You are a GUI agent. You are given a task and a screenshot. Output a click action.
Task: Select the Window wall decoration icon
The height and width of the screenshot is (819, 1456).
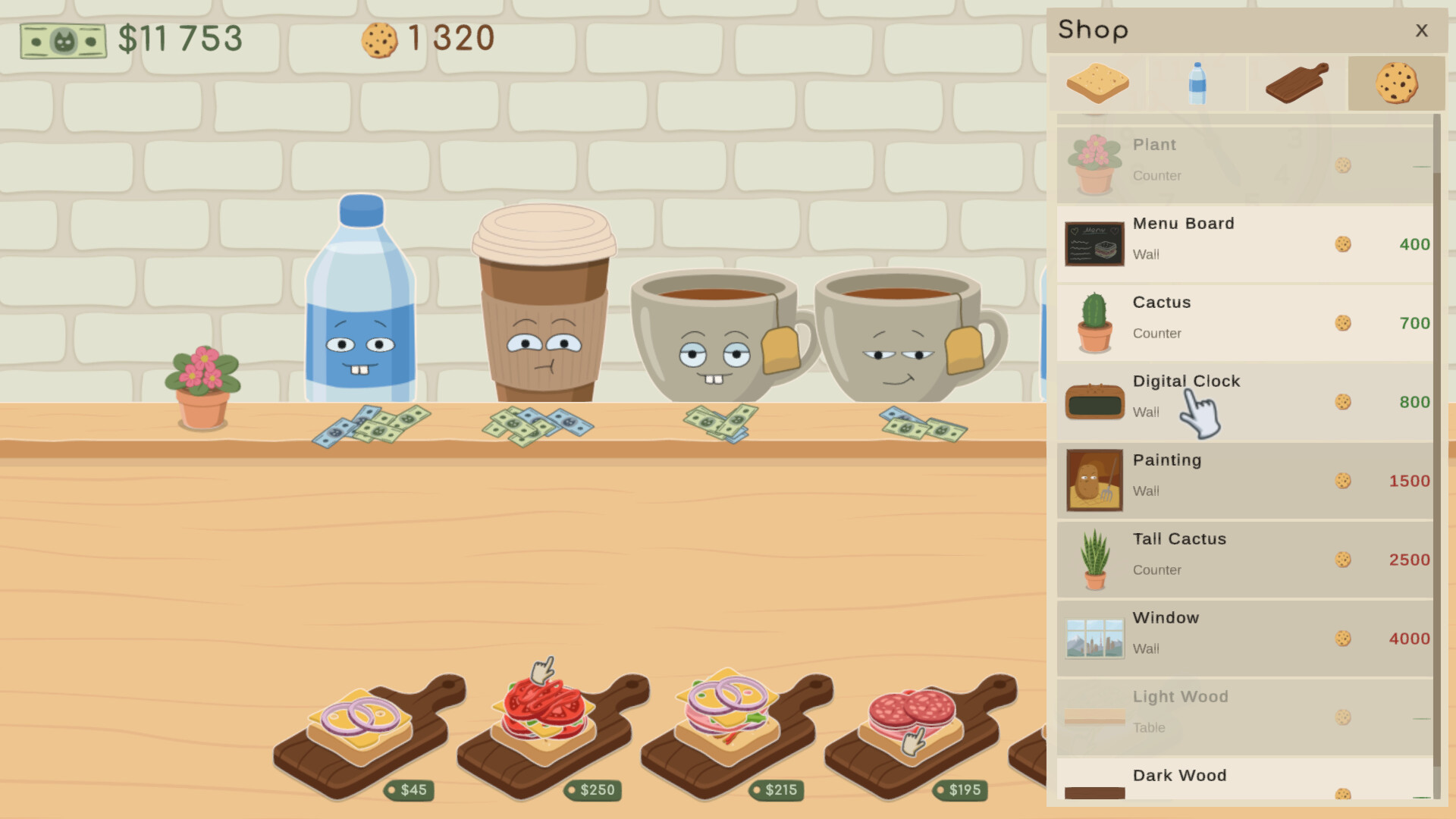coord(1094,637)
